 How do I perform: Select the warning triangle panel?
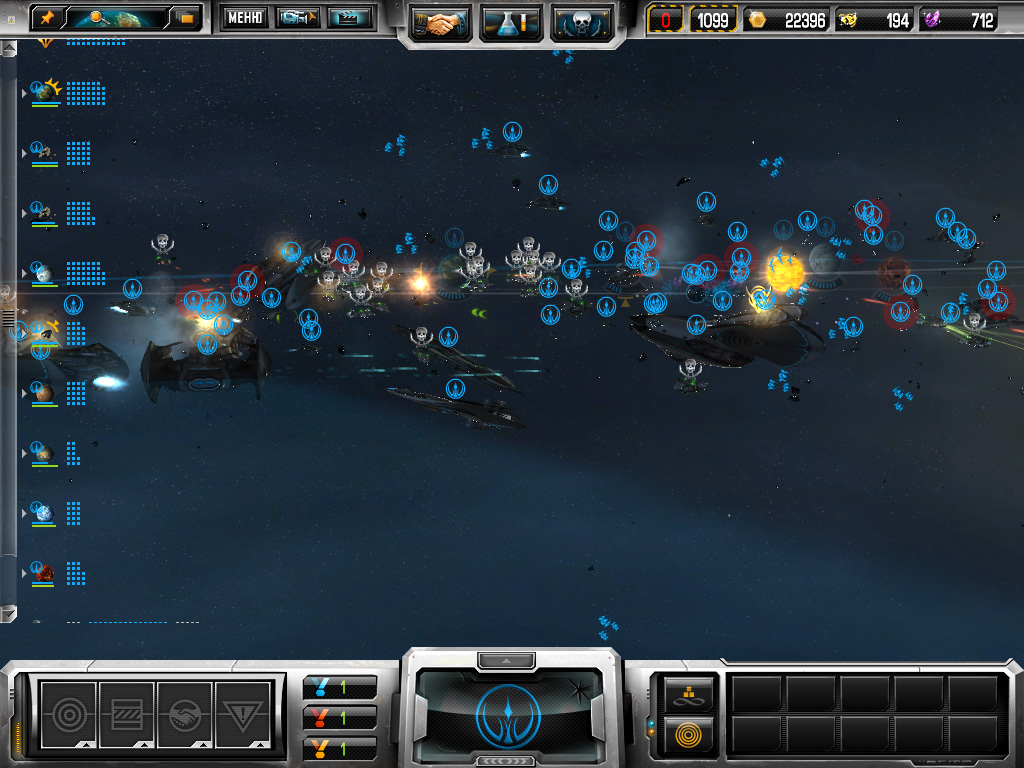coord(243,713)
